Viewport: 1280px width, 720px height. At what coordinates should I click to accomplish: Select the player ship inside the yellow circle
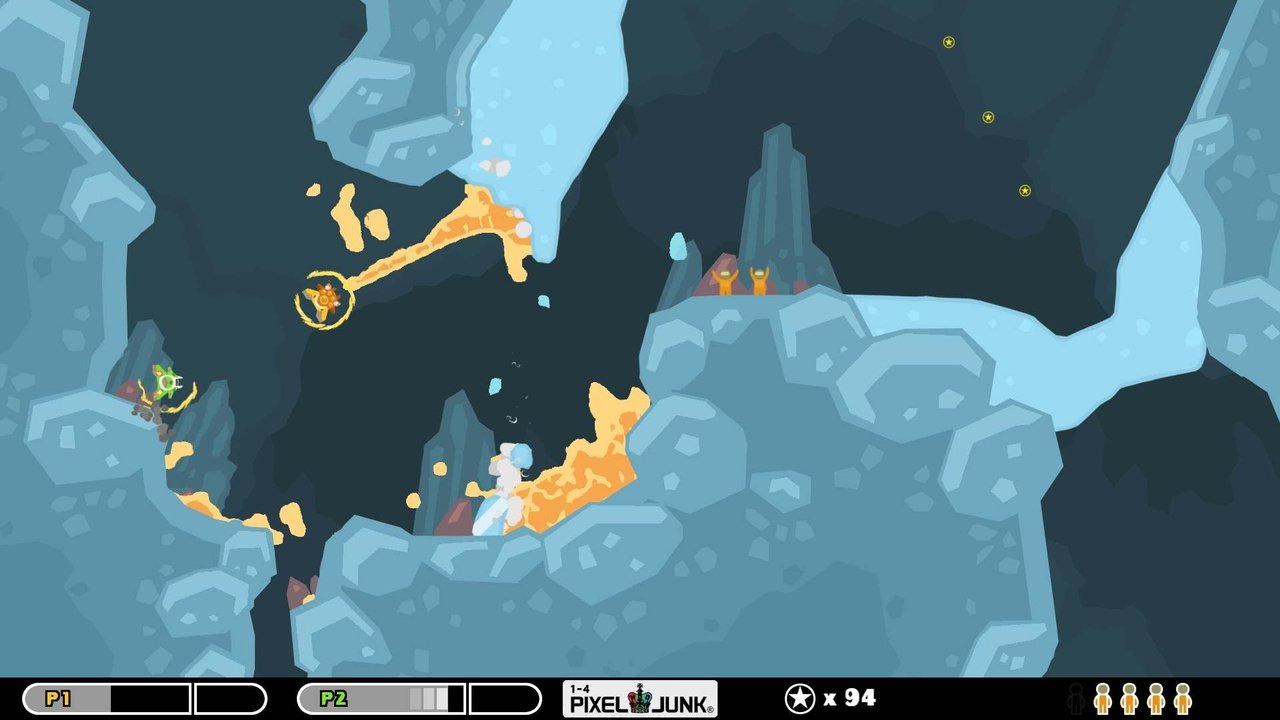(322, 298)
